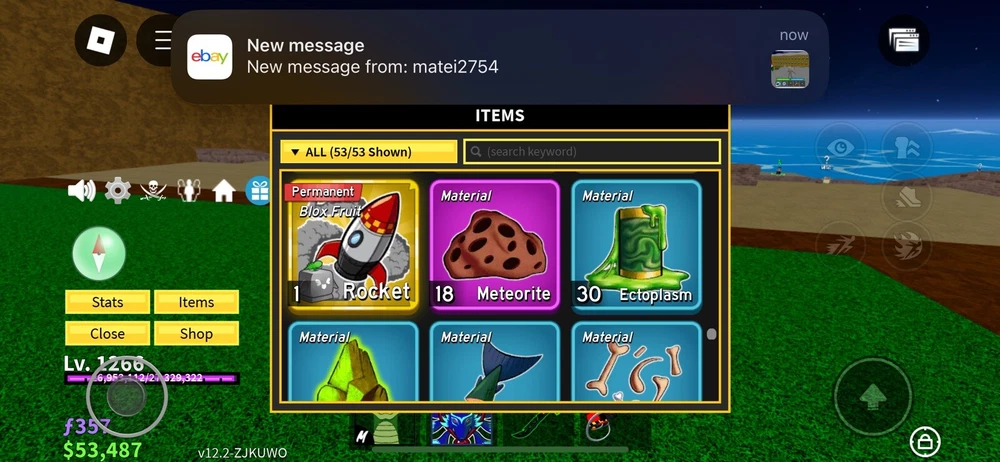Click the item search keyword field
The width and height of the screenshot is (1000, 462).
592,152
